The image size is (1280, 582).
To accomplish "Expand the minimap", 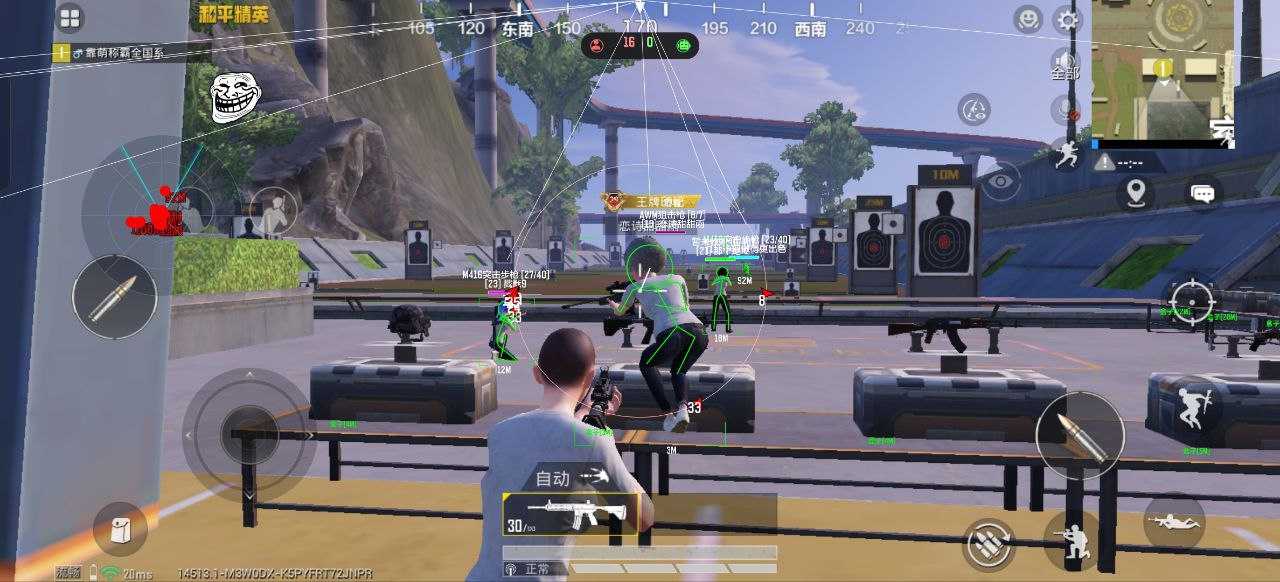I will [x=1162, y=69].
